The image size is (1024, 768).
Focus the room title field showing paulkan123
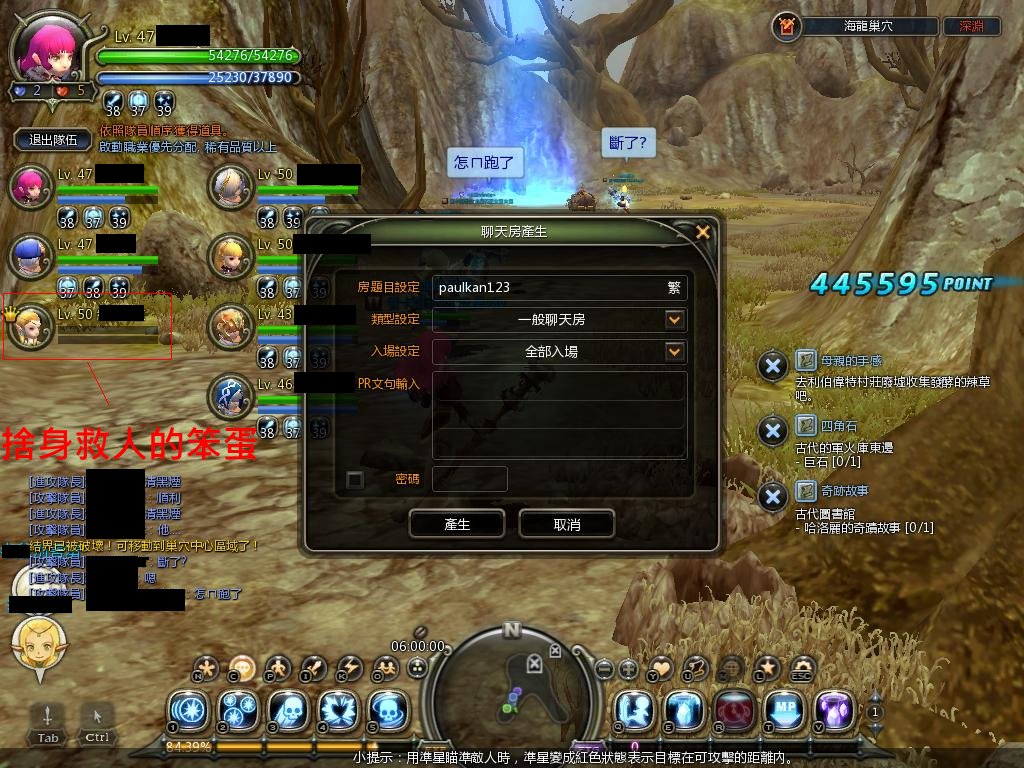pyautogui.click(x=550, y=287)
